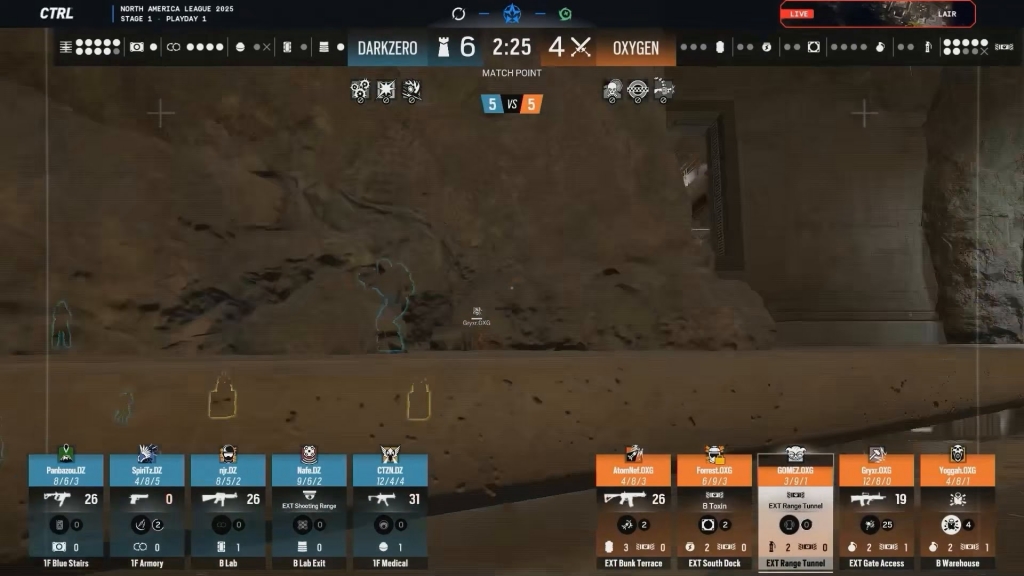This screenshot has width=1024, height=576.
Task: Spectate Nafe.DZ from his player card
Action: tap(309, 510)
